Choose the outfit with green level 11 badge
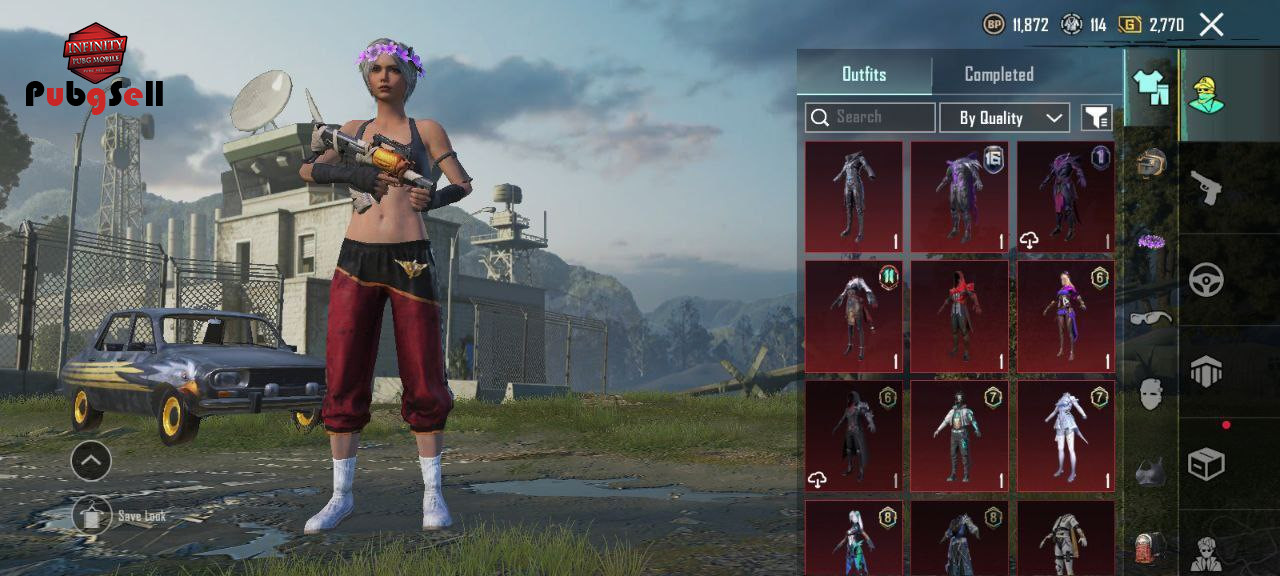 point(854,316)
